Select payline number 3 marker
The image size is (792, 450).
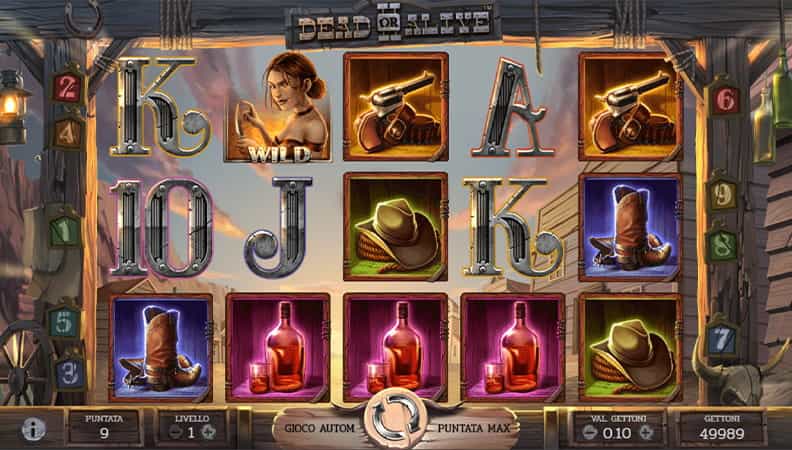point(67,372)
